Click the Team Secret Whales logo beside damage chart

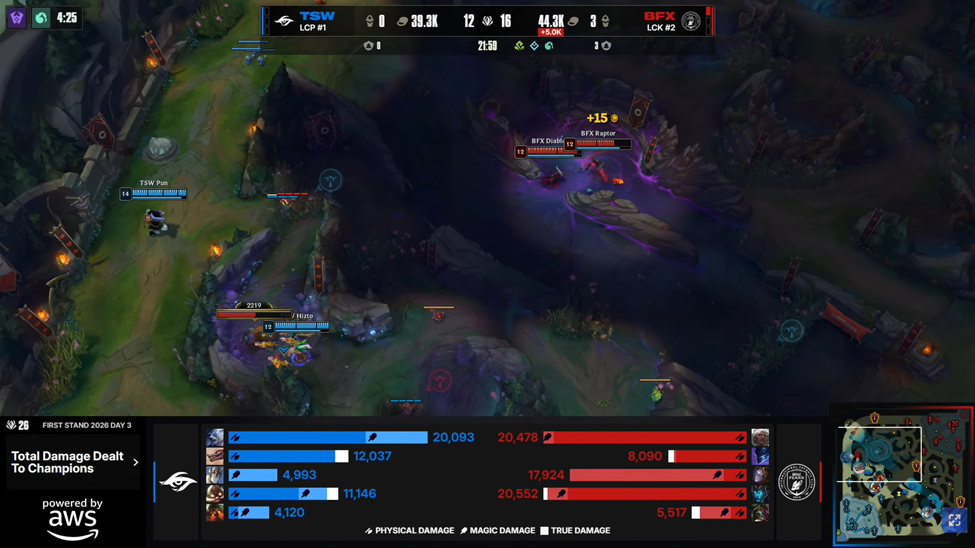click(178, 483)
